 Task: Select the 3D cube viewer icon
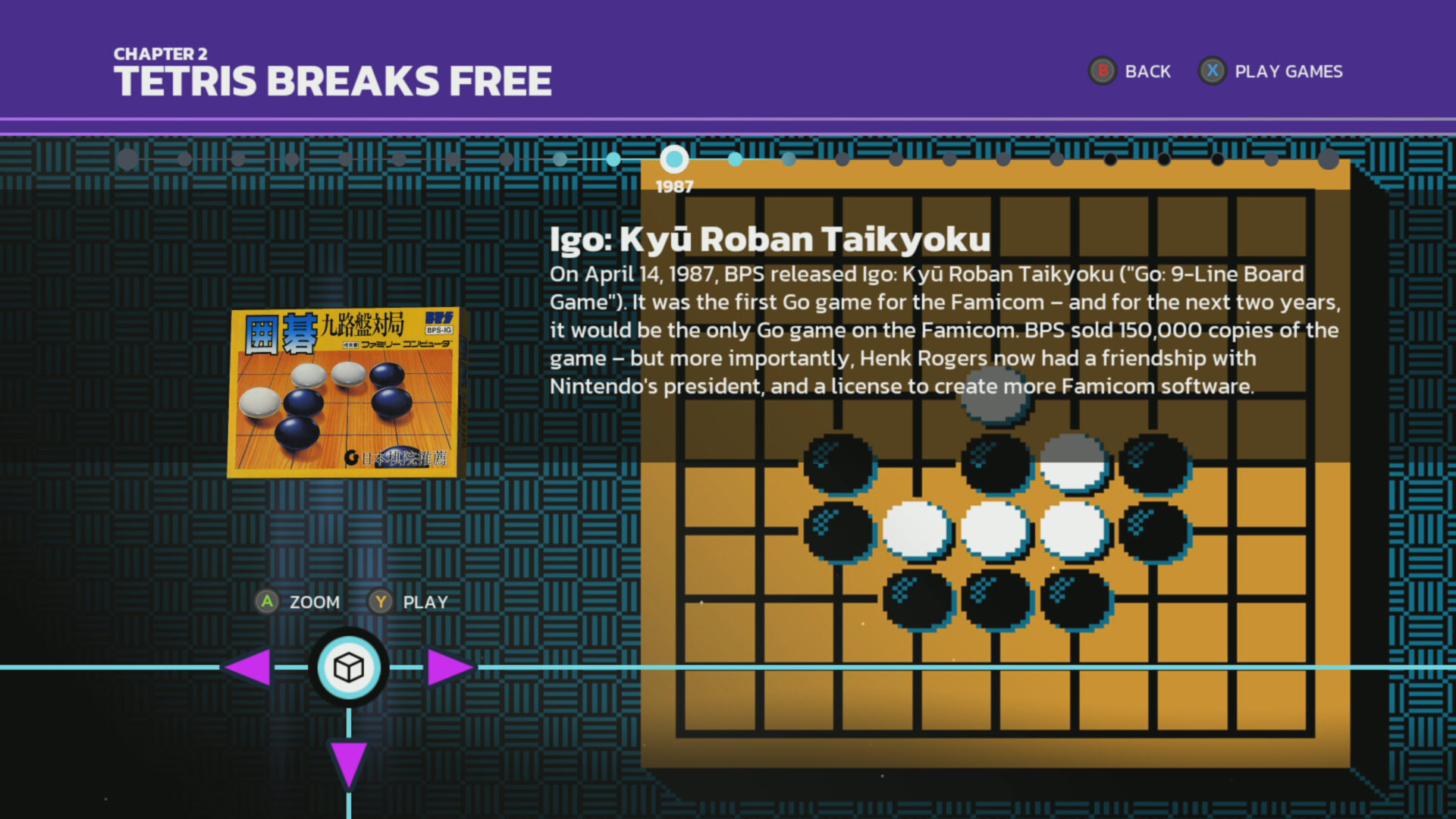pos(348,668)
